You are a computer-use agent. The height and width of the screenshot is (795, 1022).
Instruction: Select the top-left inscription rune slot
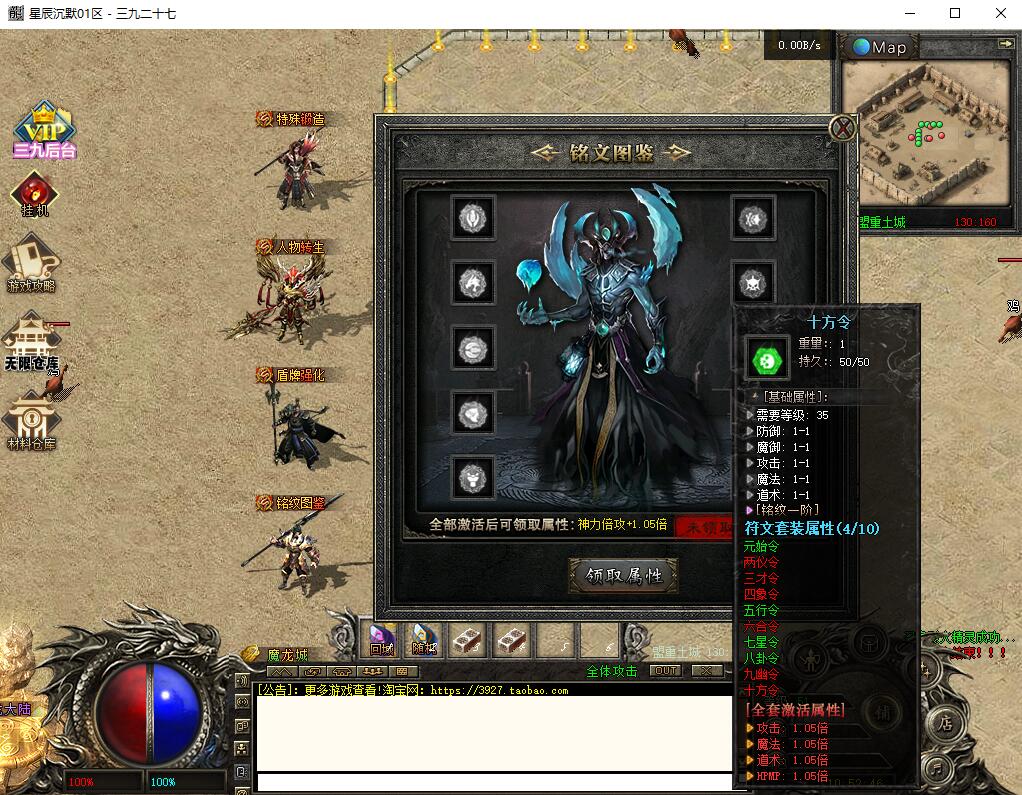472,217
